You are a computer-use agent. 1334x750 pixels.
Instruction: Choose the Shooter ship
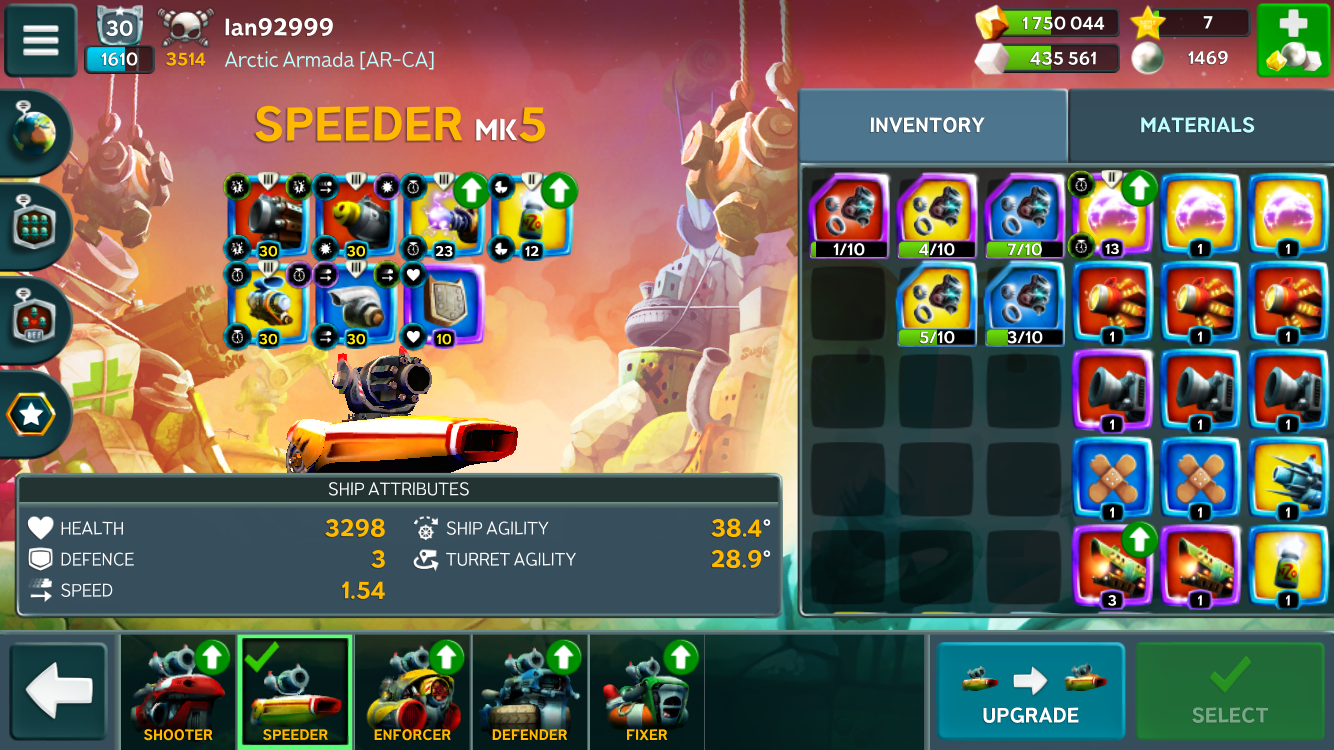point(178,692)
